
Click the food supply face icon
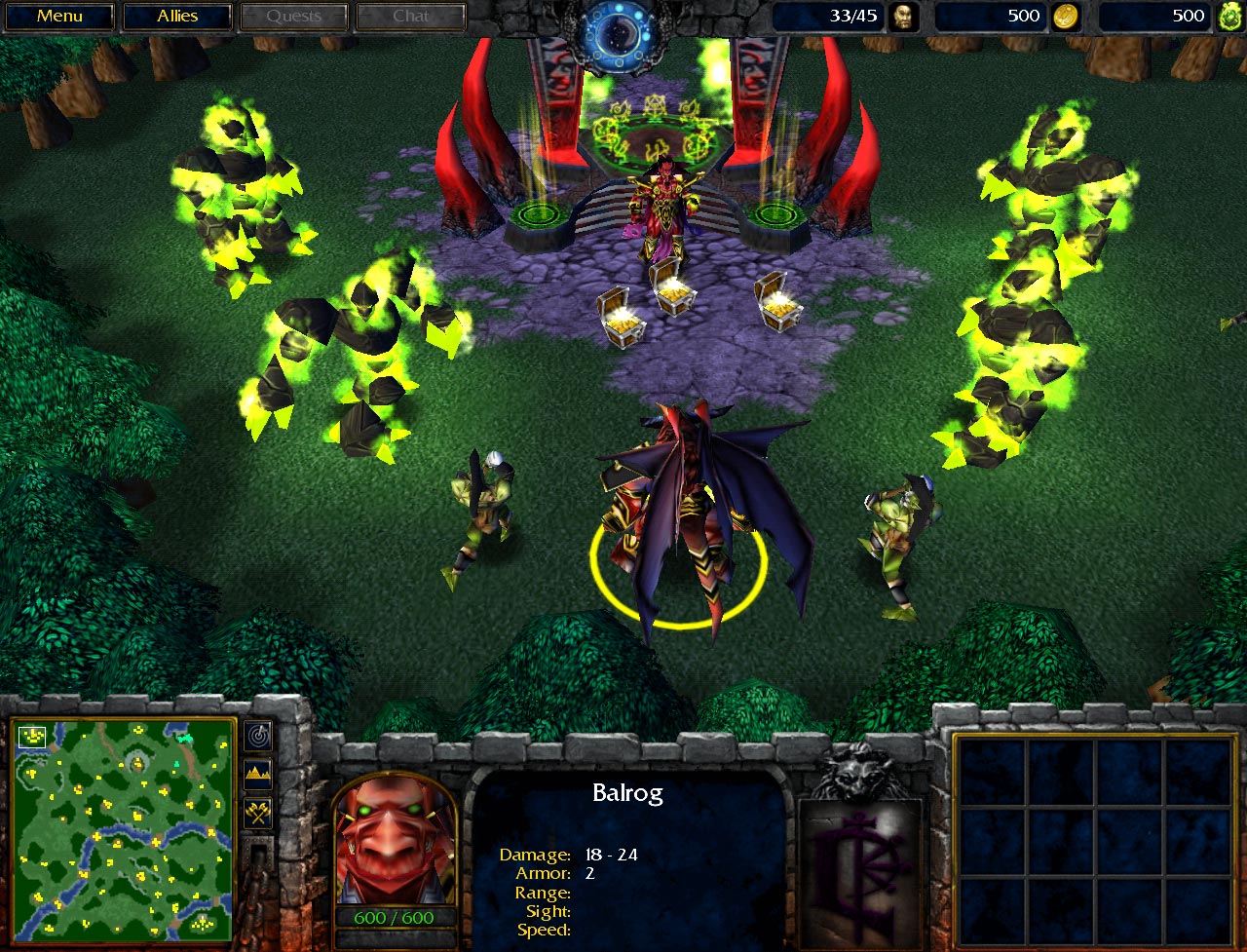[906, 16]
